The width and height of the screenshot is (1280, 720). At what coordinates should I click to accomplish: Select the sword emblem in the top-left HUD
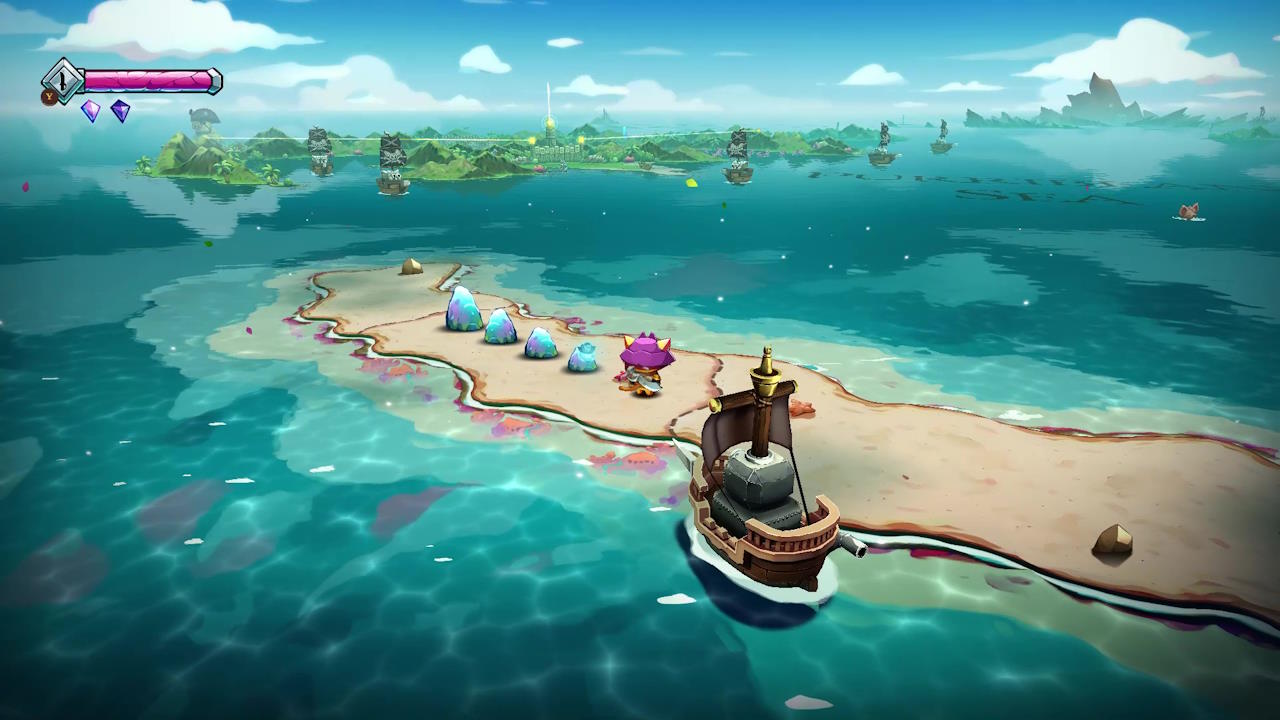click(62, 82)
